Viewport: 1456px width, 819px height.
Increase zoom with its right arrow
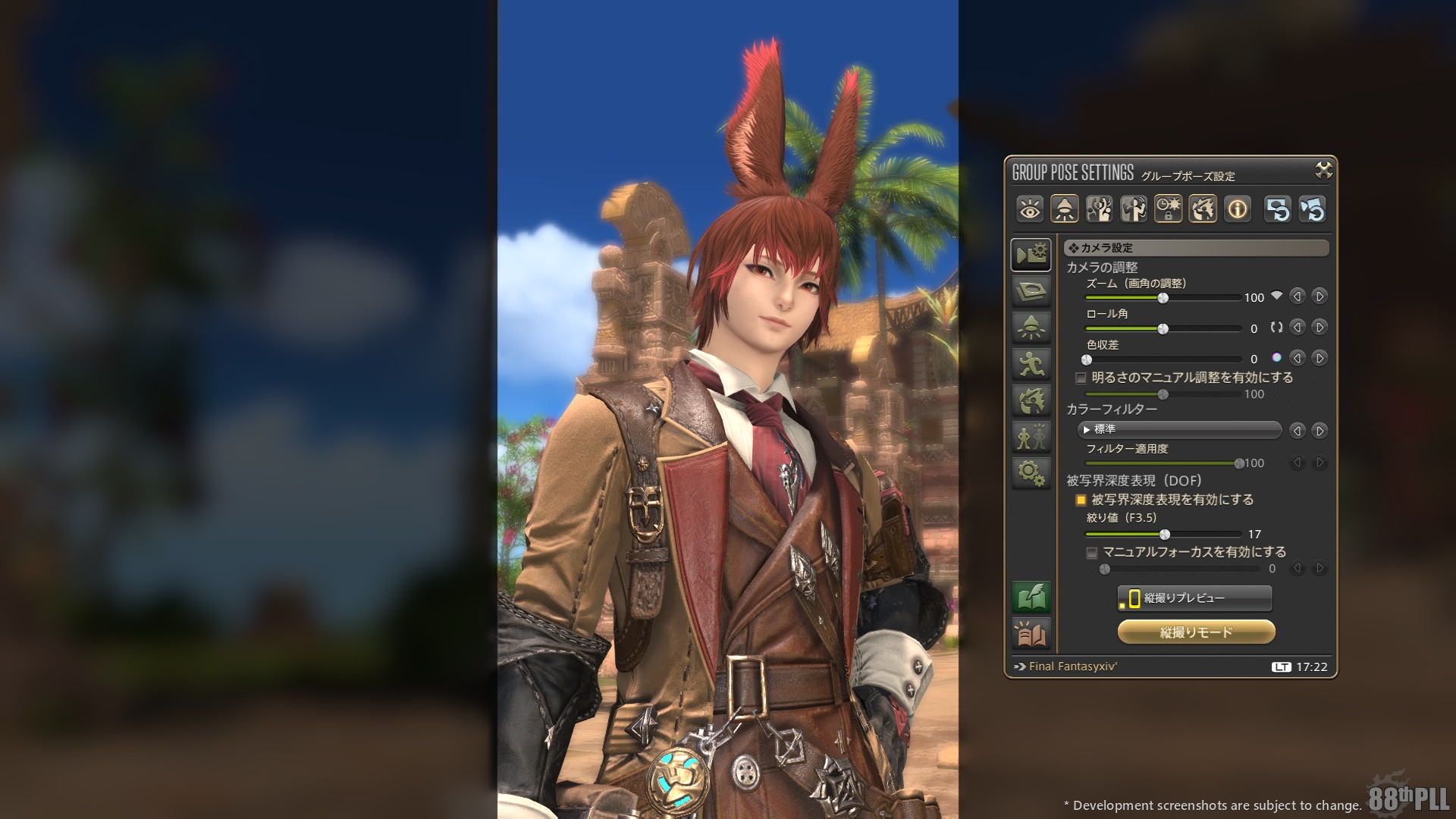pos(1319,297)
